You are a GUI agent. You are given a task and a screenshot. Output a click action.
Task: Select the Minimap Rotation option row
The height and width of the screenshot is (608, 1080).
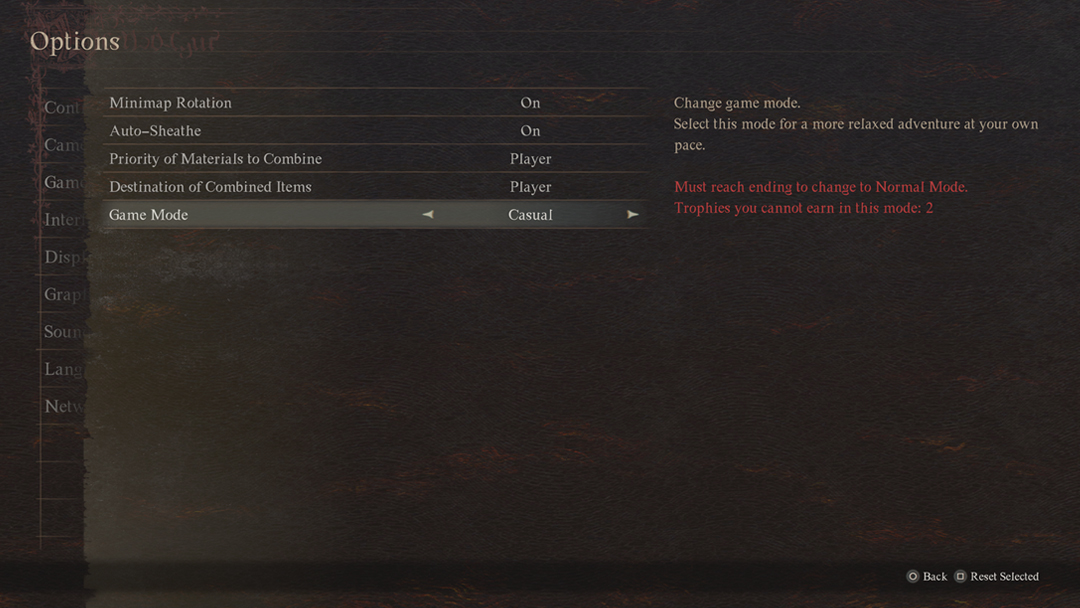pyautogui.click(x=171, y=103)
